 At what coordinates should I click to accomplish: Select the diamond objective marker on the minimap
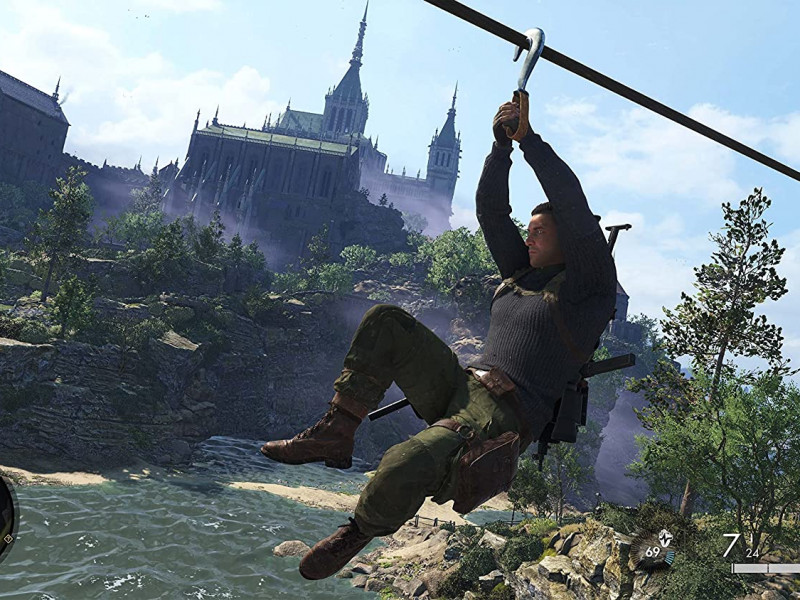click(x=7, y=540)
